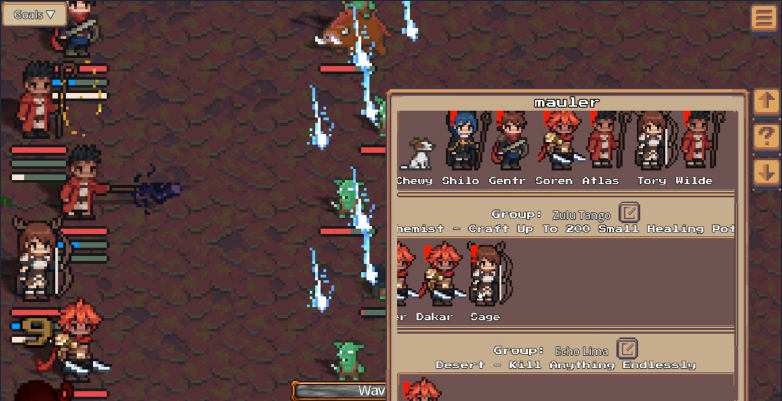Select party member Soren

click(555, 141)
